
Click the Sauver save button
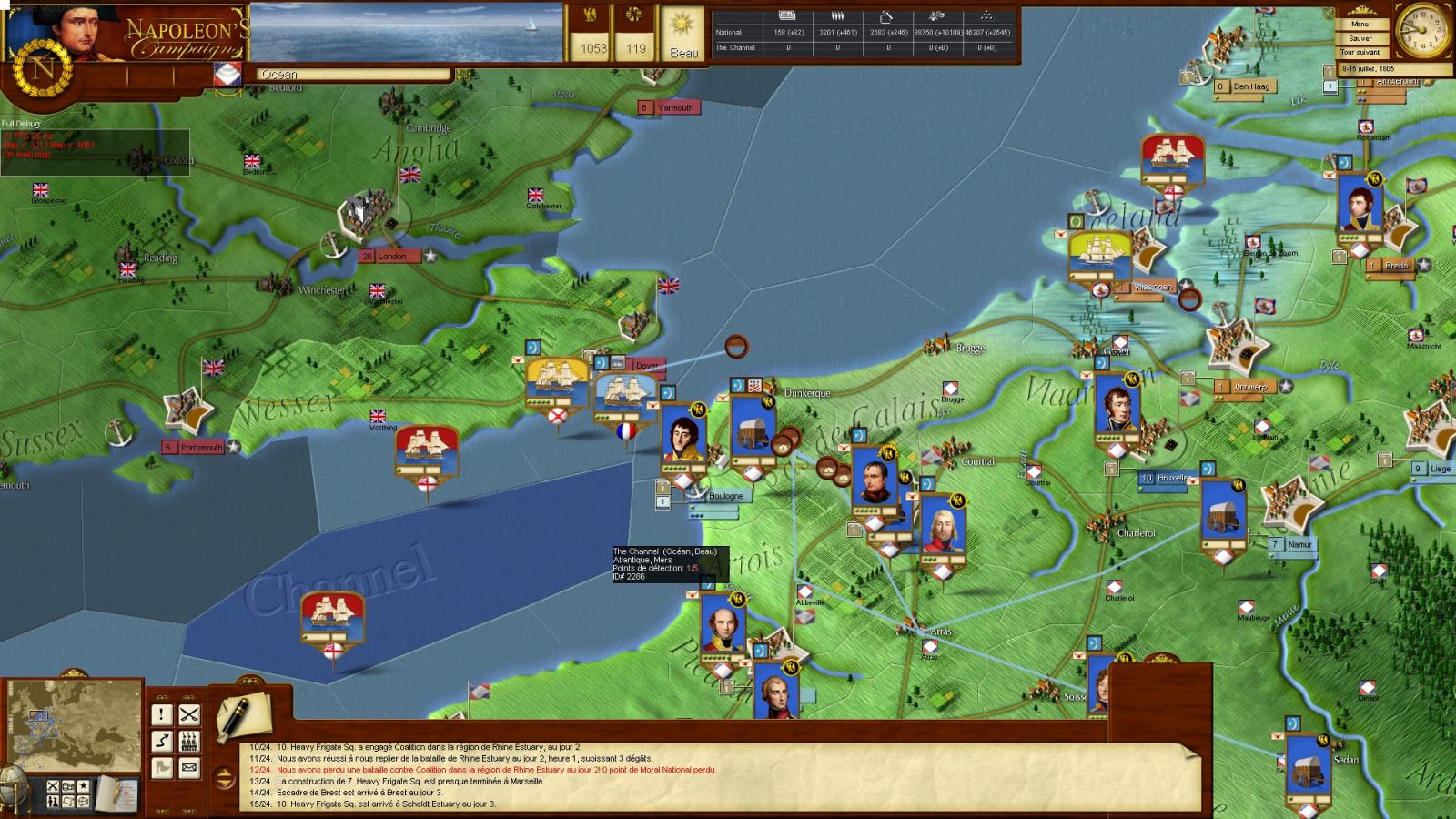pyautogui.click(x=1360, y=38)
